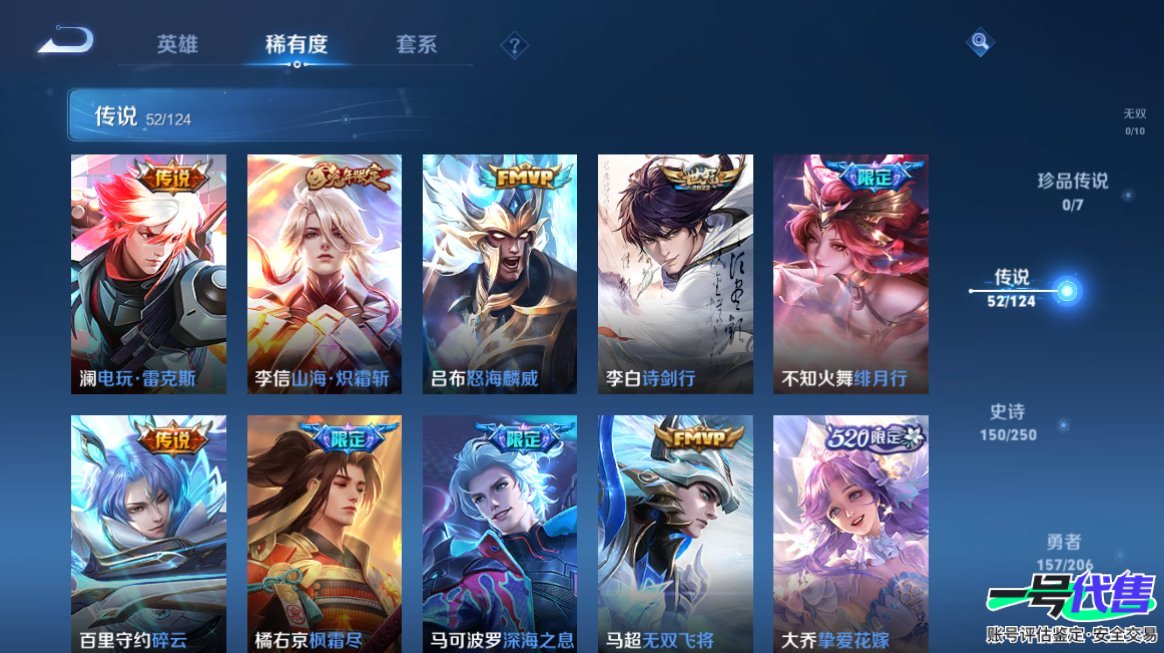Screen dimensions: 1164x653
Task: Choose the 李信 山海·炽霜斩 skin card
Action: click(324, 273)
